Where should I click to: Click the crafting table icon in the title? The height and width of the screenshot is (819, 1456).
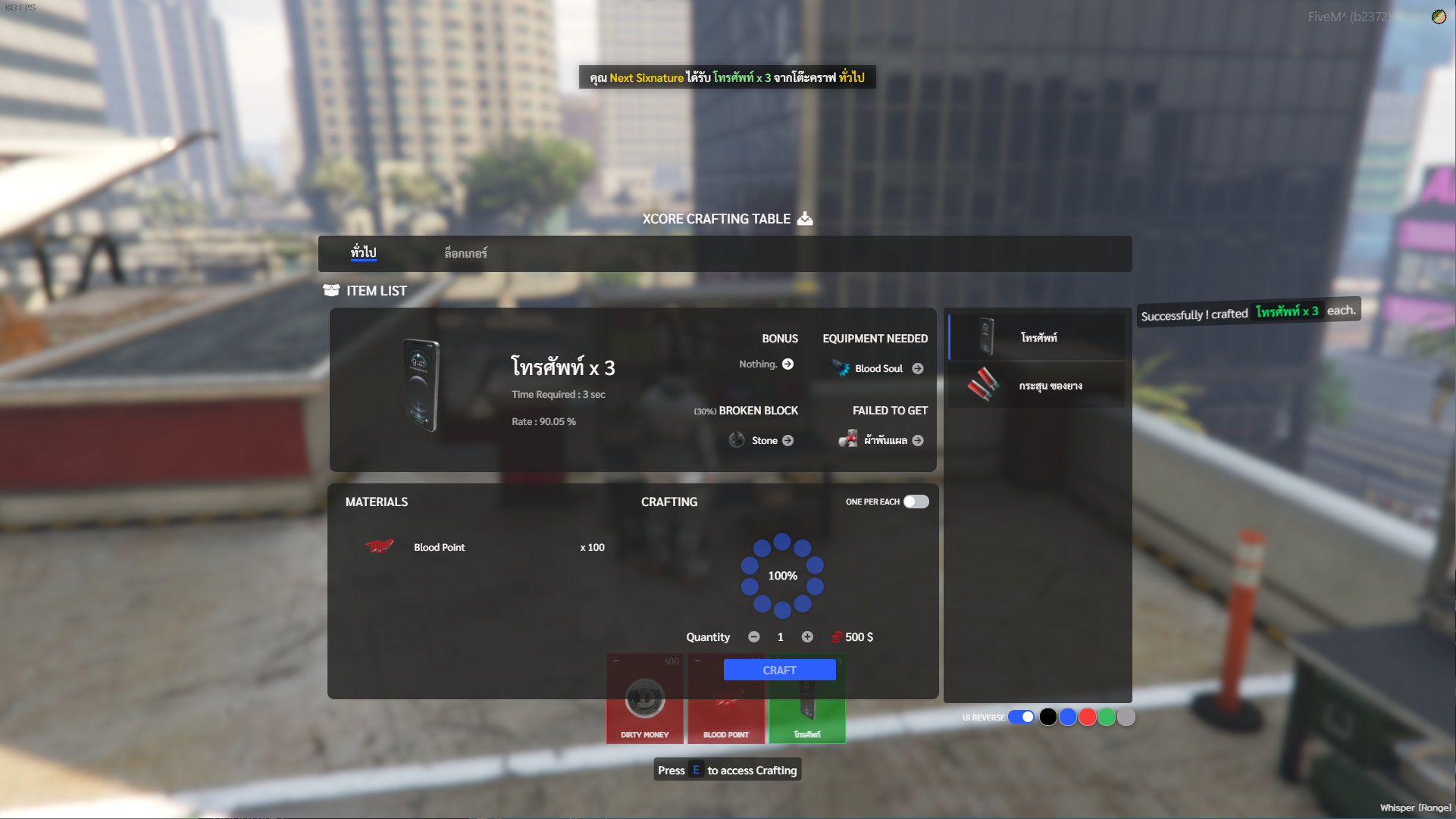point(804,218)
